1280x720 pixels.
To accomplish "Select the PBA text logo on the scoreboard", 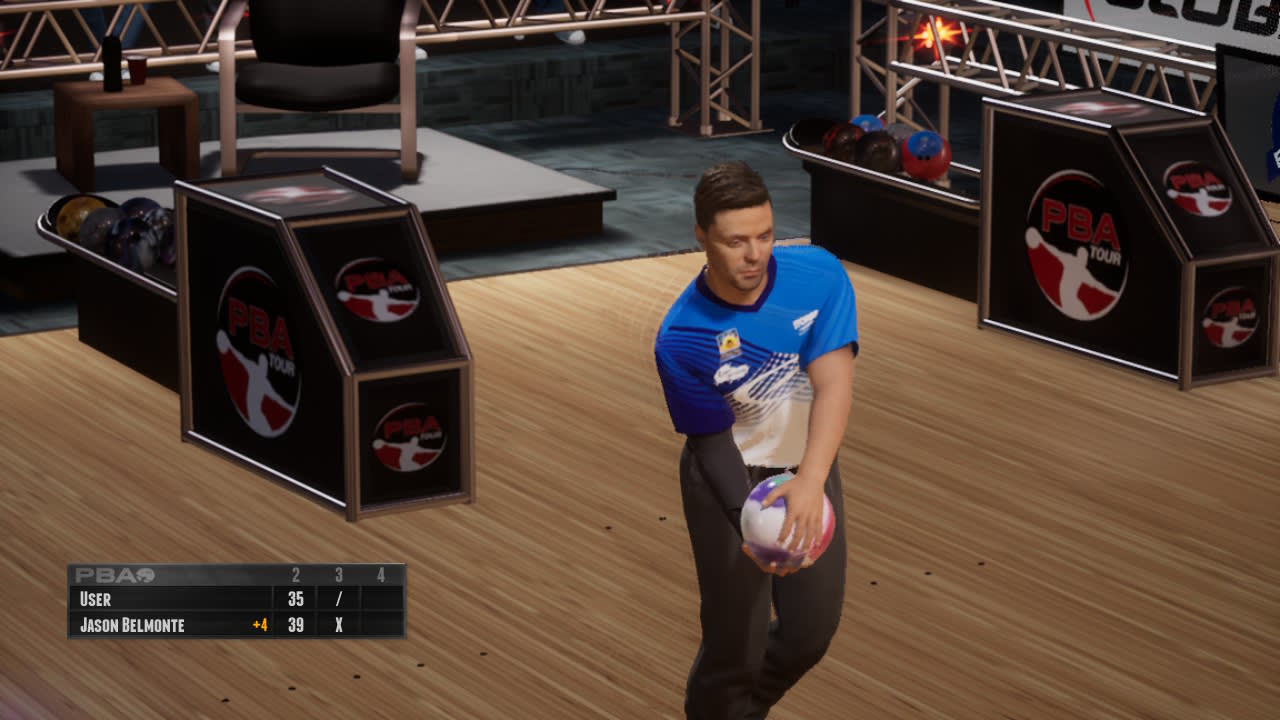I will [100, 575].
